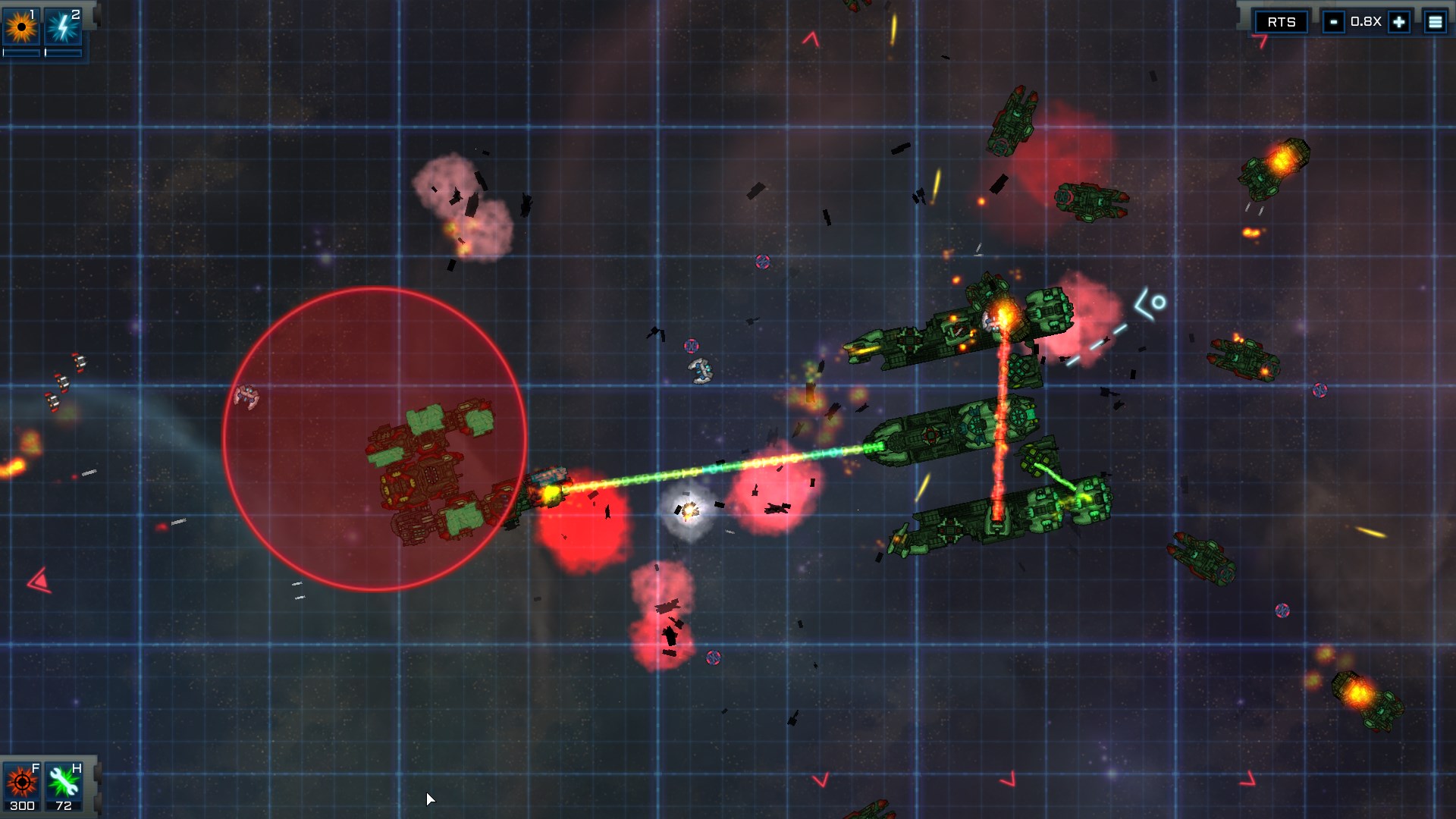Select the H repair wrench icon
The height and width of the screenshot is (819, 1456).
click(x=62, y=781)
